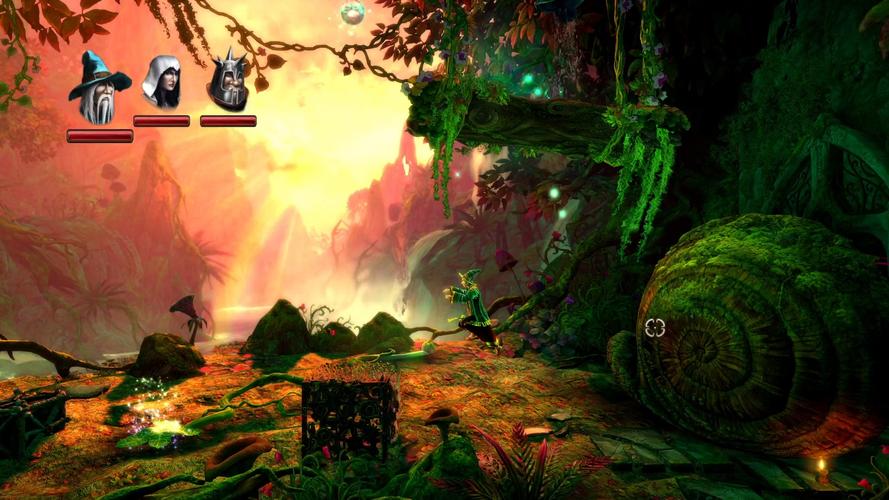Select the wizard character portrait
The height and width of the screenshot is (500, 889).
[98, 87]
